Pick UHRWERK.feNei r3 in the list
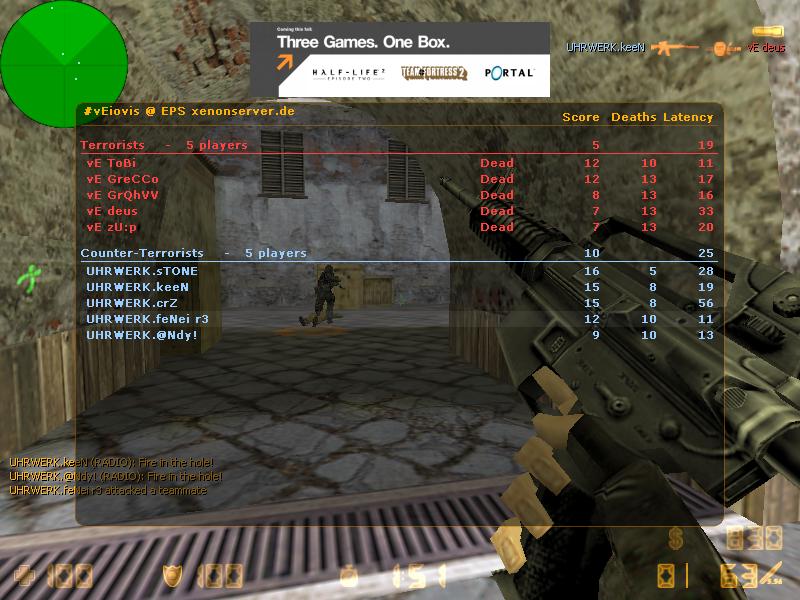This screenshot has height=600, width=800. pyautogui.click(x=147, y=319)
